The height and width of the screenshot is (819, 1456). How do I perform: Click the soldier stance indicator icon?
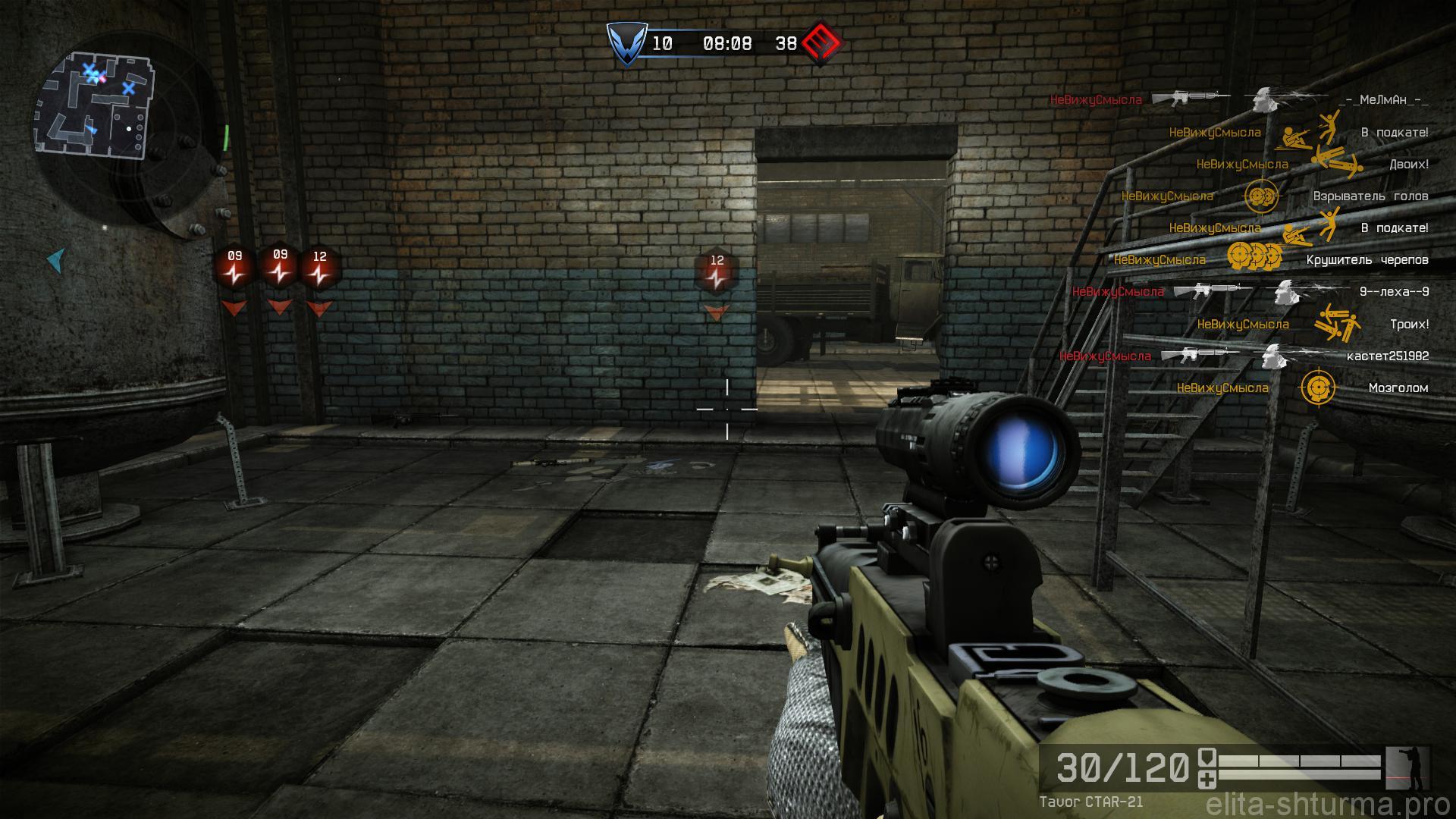click(x=1407, y=769)
